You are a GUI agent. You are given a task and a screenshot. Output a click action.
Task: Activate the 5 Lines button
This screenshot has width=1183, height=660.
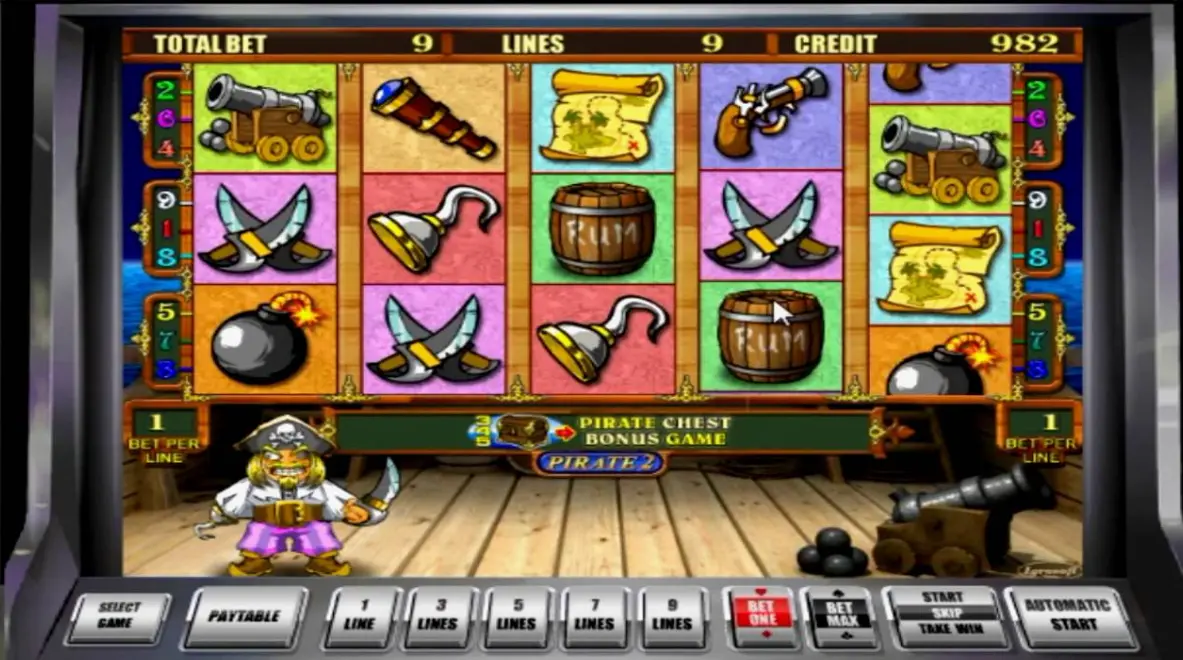(517, 616)
